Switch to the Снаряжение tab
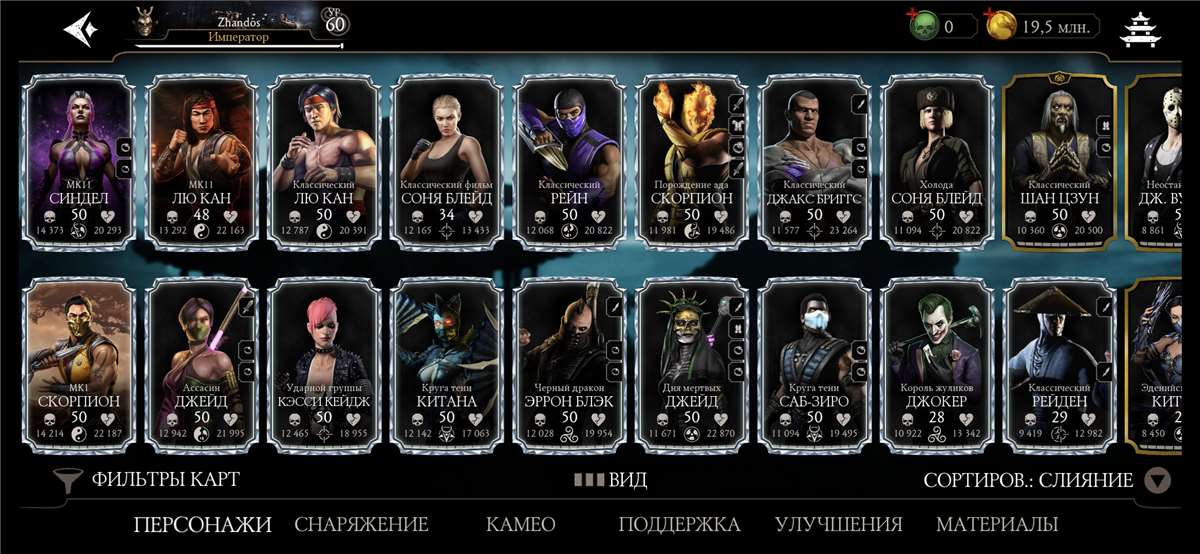Image resolution: width=1200 pixels, height=554 pixels. pos(361,524)
